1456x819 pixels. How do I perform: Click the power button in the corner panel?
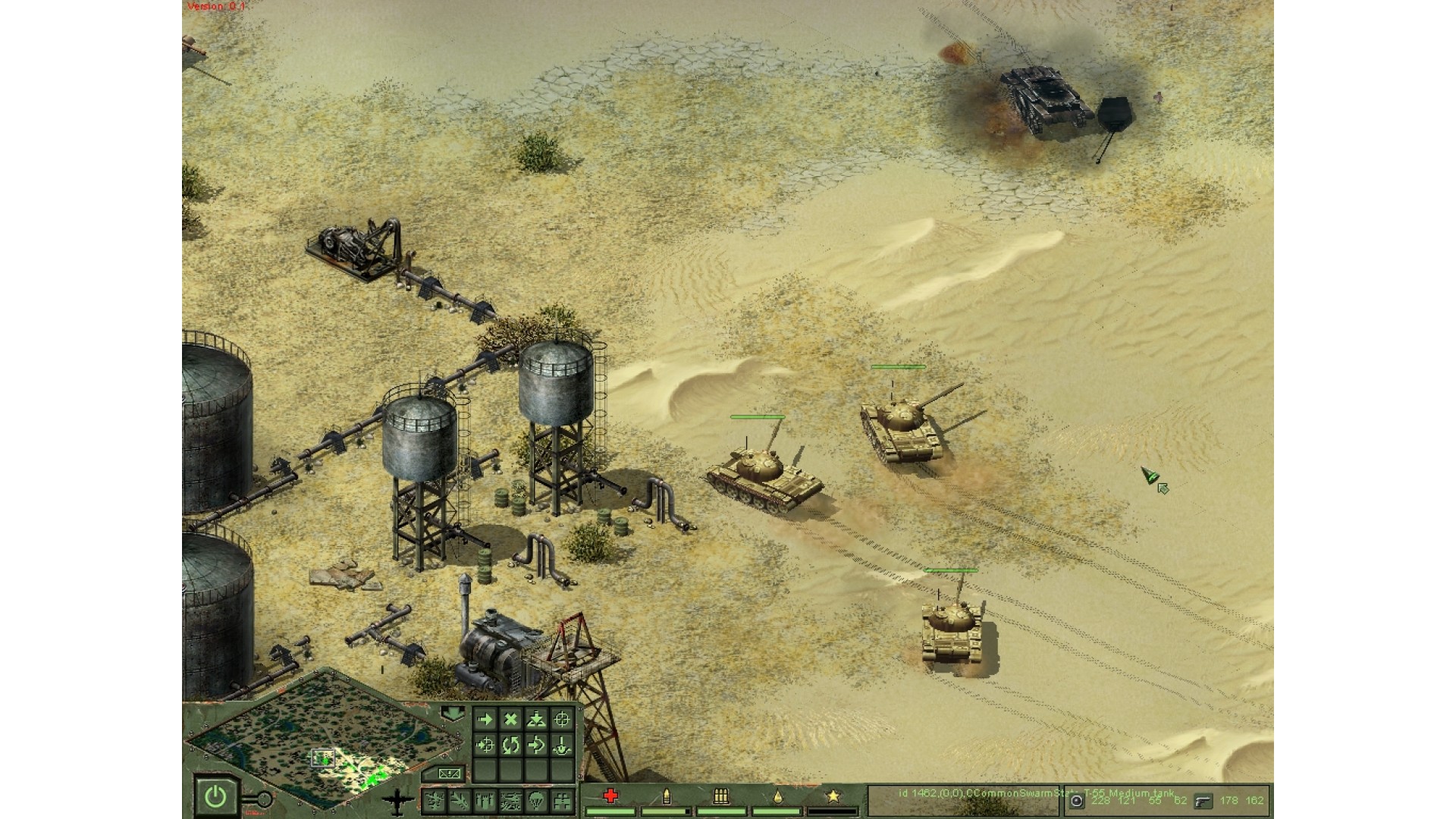click(216, 795)
